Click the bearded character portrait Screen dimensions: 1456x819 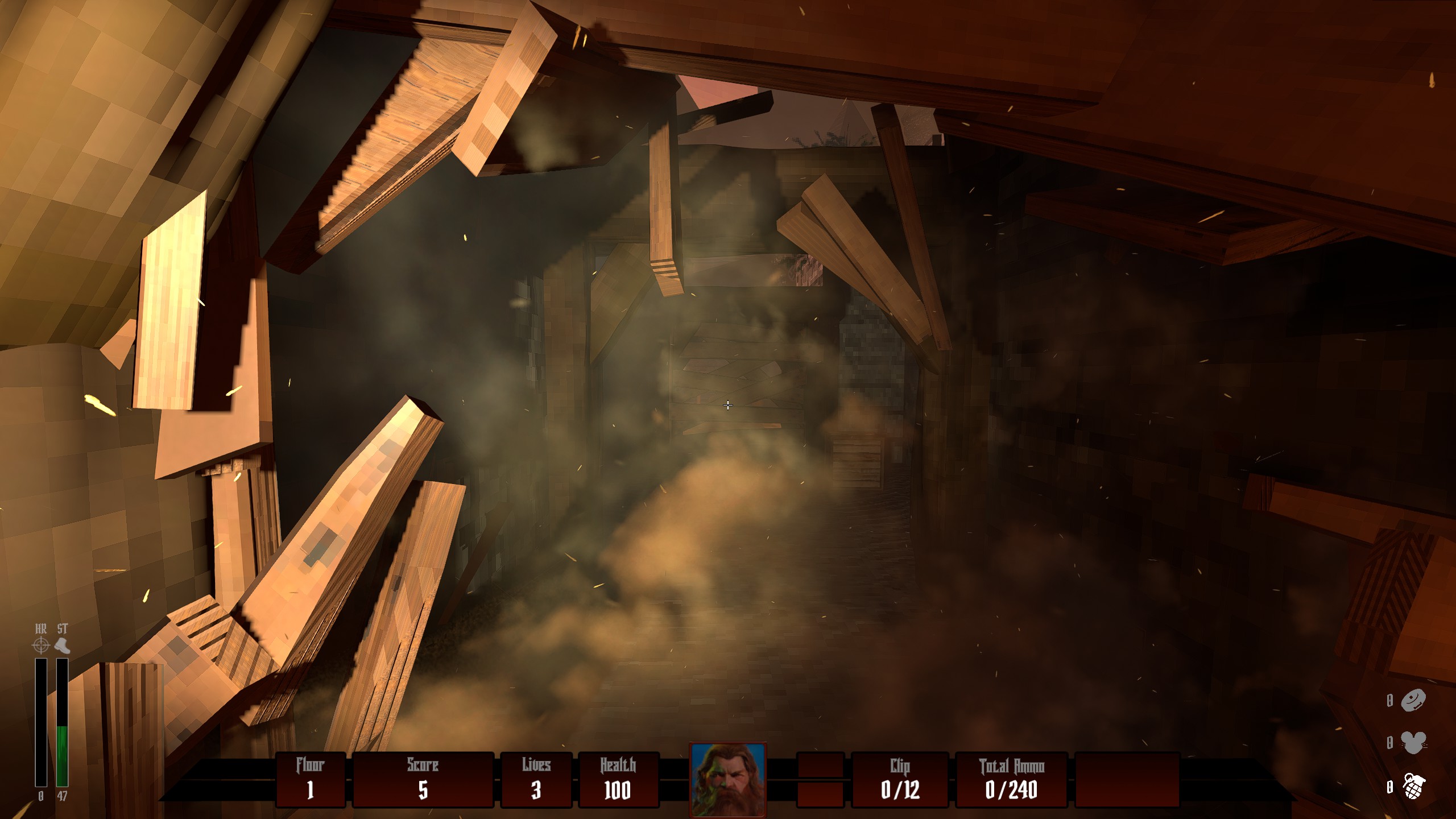point(727,780)
